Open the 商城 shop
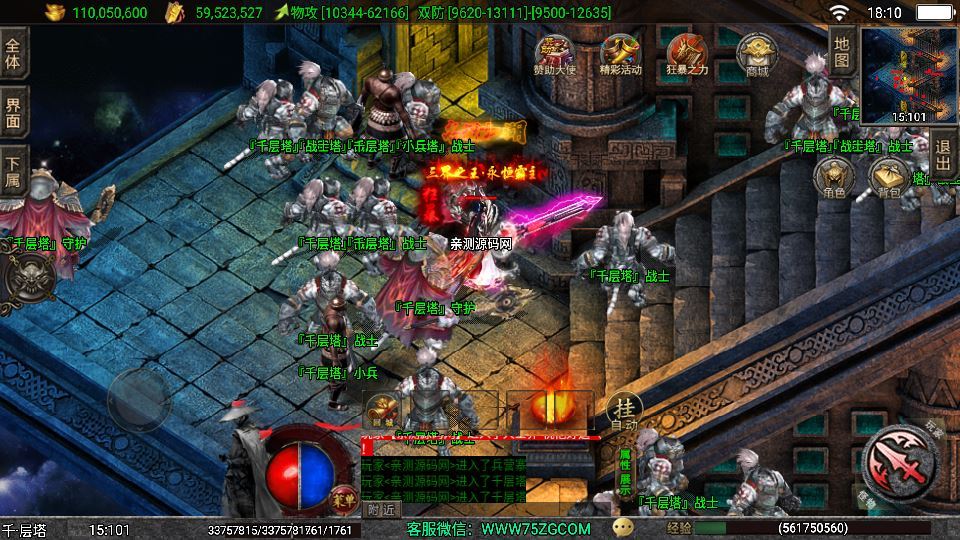This screenshot has height=540, width=960. 756,55
